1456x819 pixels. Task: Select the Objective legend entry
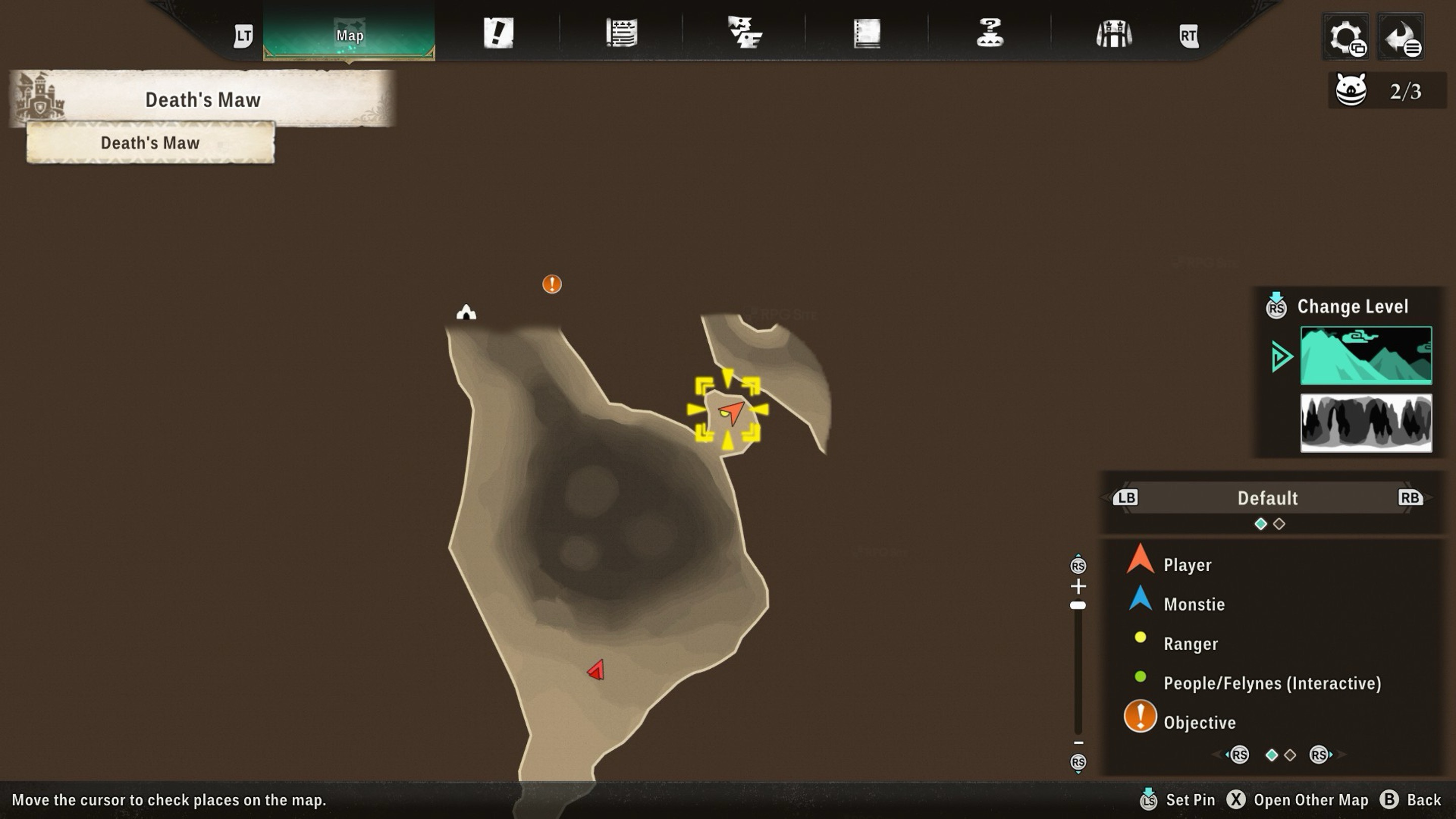(1199, 722)
